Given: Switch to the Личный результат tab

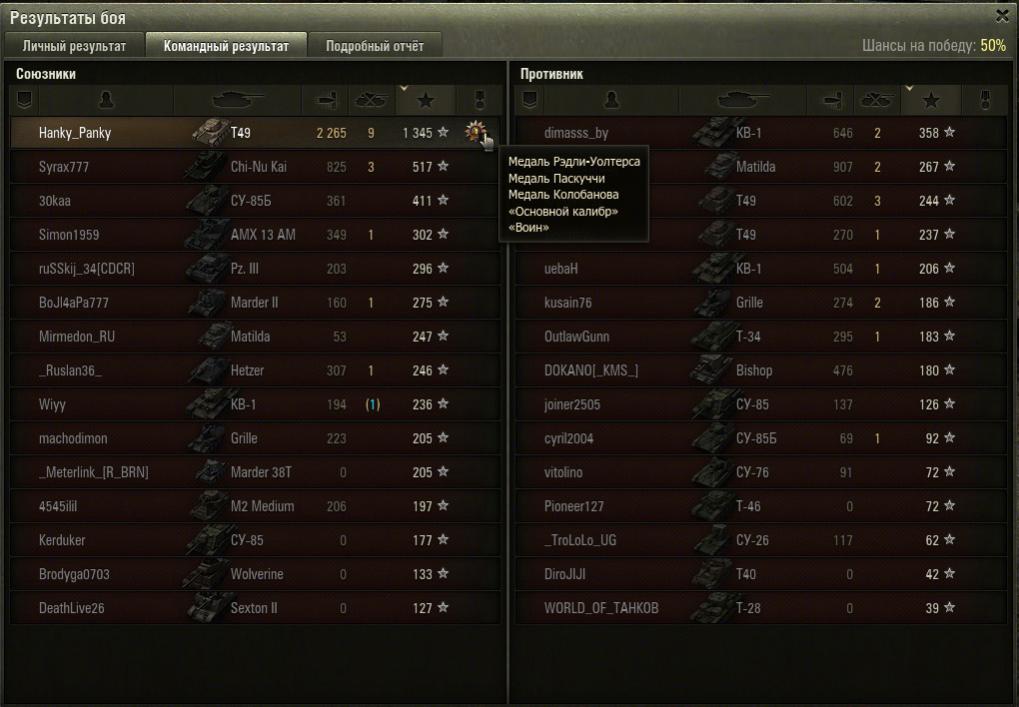Looking at the screenshot, I should pyautogui.click(x=74, y=46).
